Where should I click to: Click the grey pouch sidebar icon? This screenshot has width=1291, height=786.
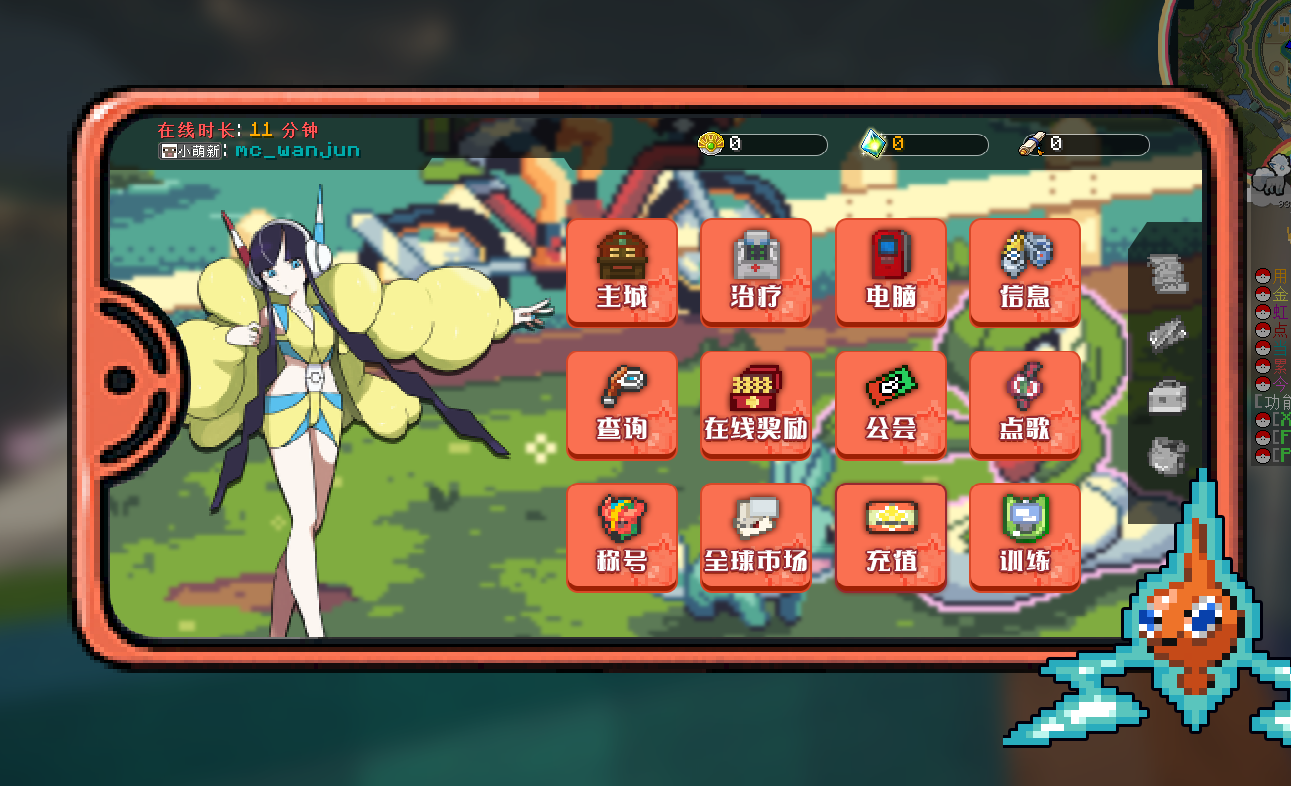coord(1167,456)
